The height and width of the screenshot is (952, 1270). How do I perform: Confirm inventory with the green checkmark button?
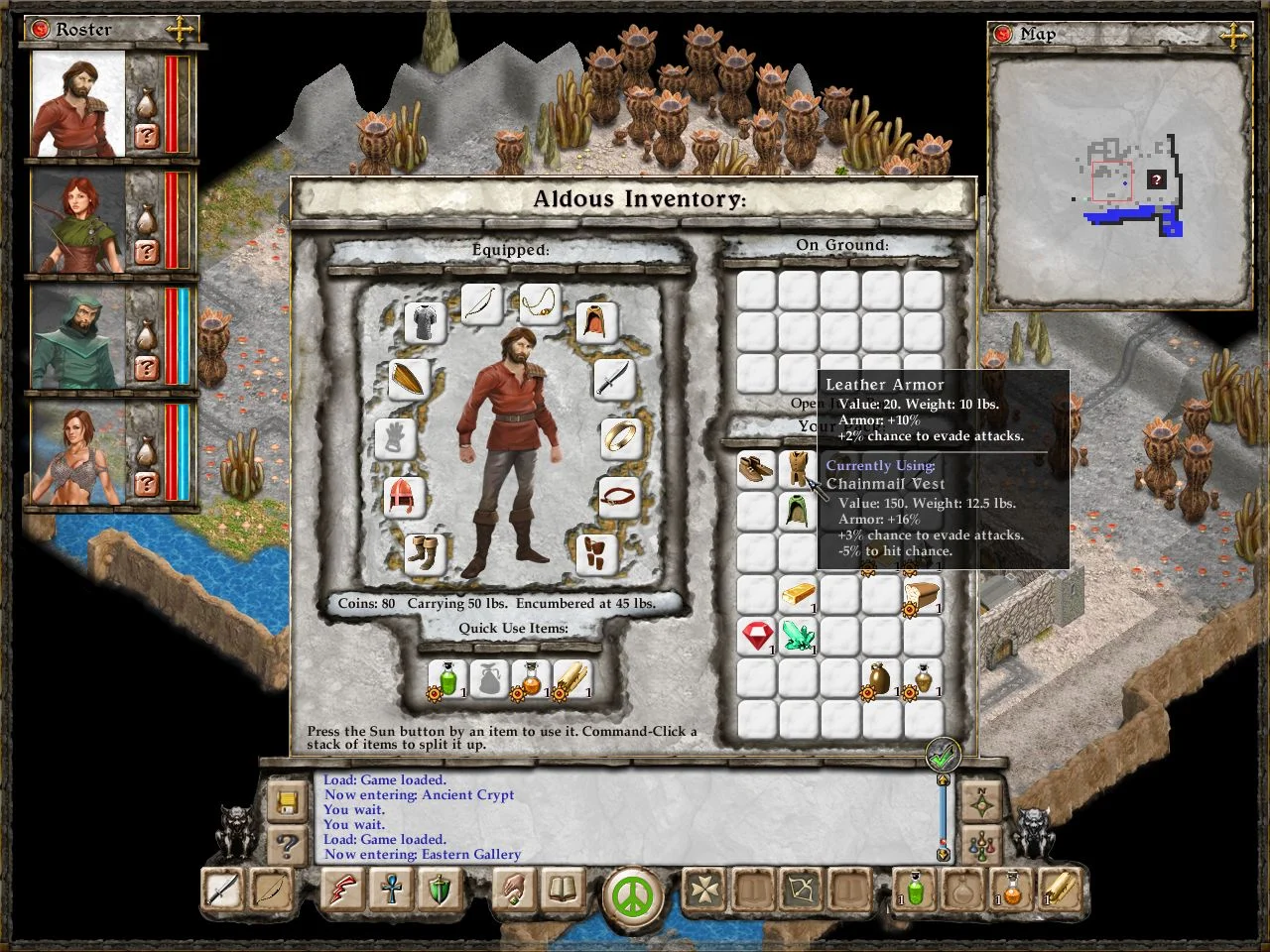click(x=942, y=755)
